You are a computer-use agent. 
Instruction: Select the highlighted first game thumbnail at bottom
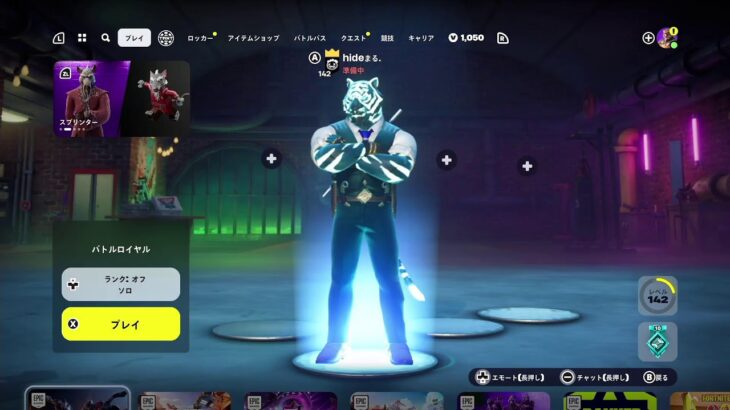pyautogui.click(x=77, y=399)
